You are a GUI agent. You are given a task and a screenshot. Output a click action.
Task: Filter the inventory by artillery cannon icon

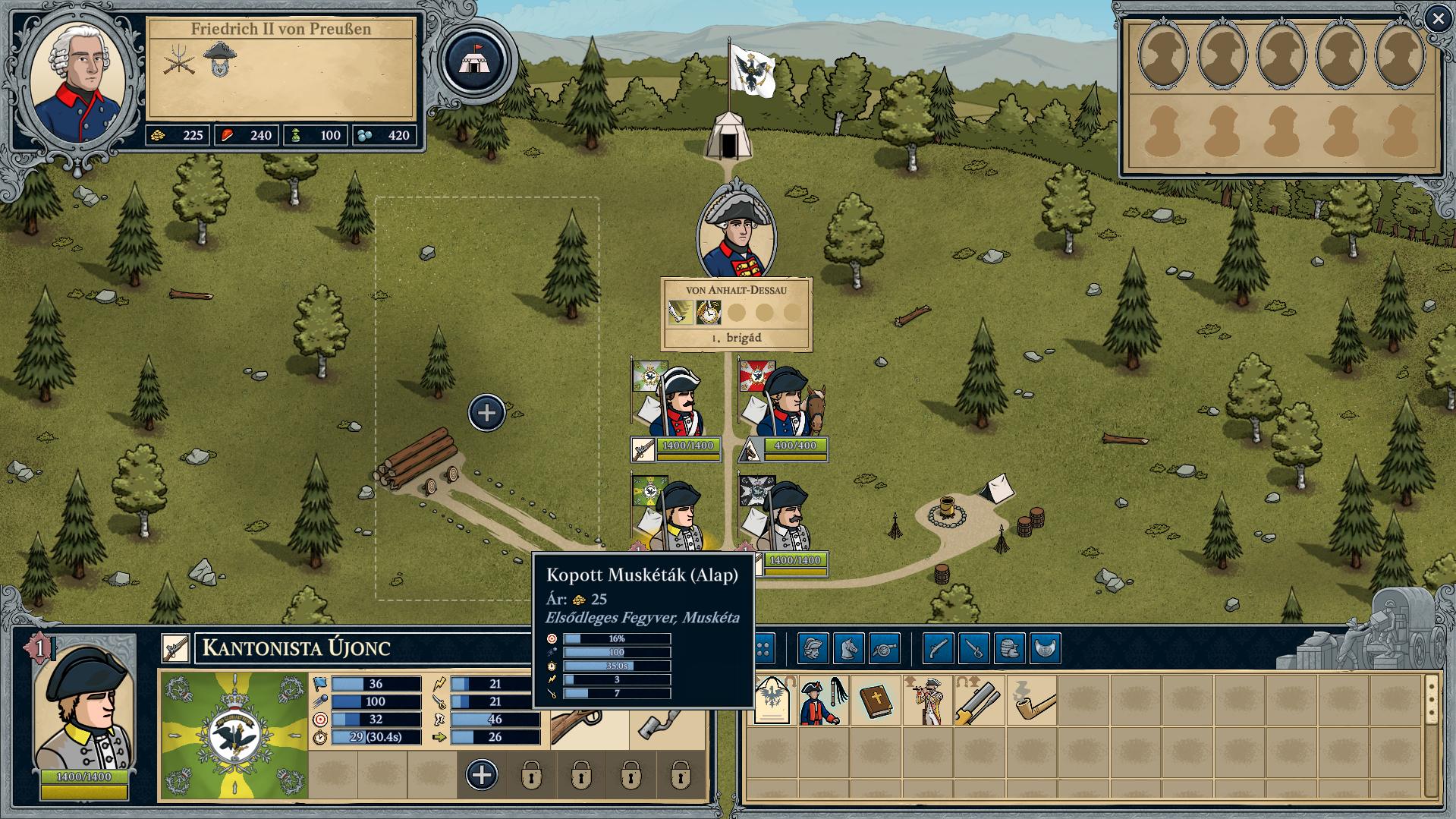click(x=885, y=649)
